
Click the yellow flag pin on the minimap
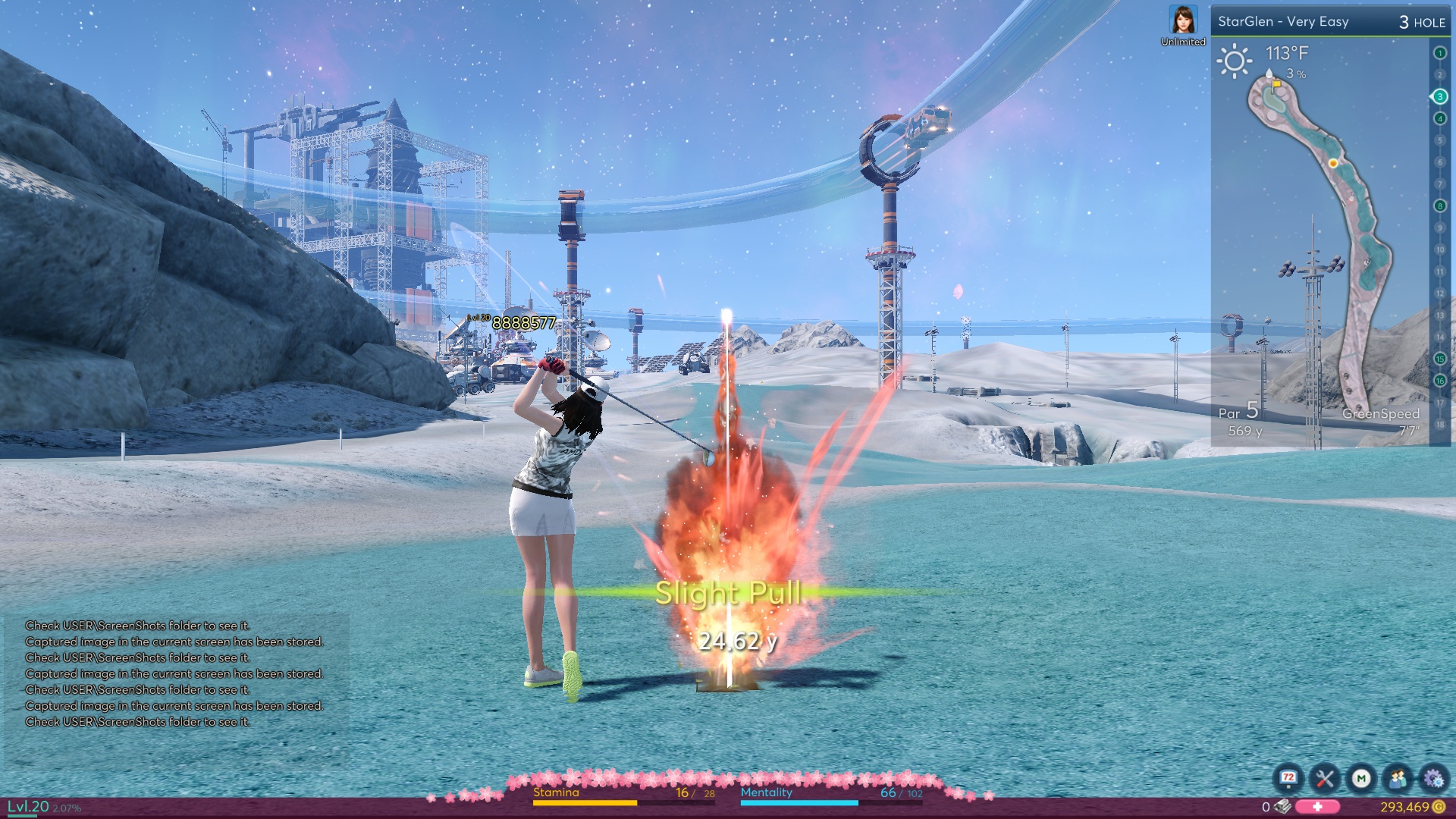pos(1276,86)
